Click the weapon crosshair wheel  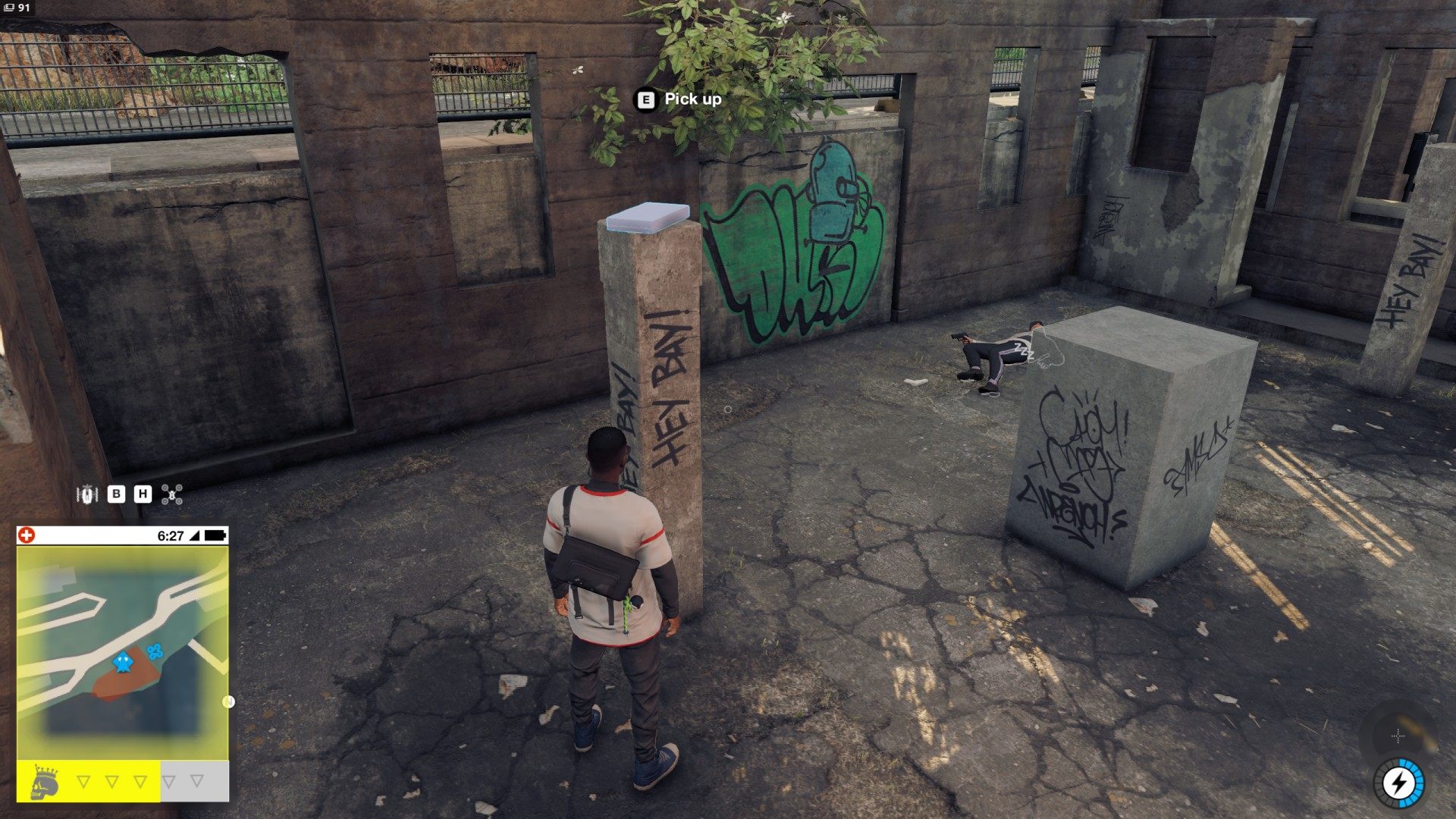1398,736
